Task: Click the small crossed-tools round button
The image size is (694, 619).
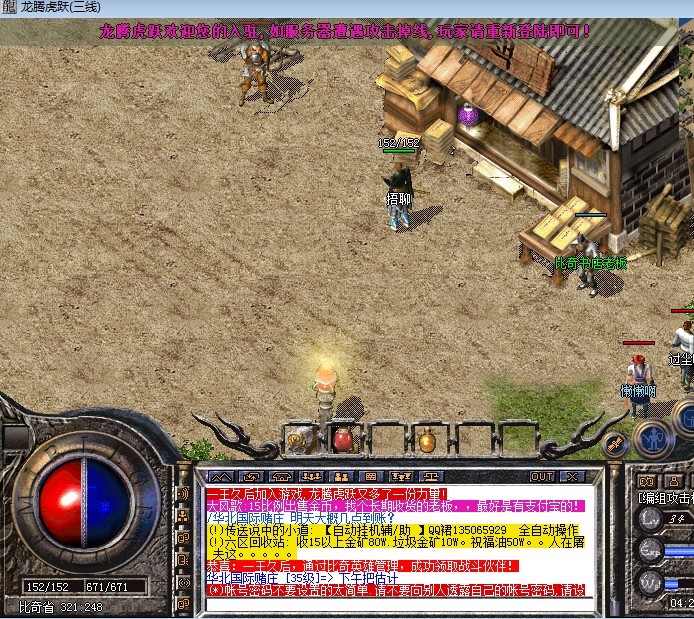Action: [x=616, y=441]
